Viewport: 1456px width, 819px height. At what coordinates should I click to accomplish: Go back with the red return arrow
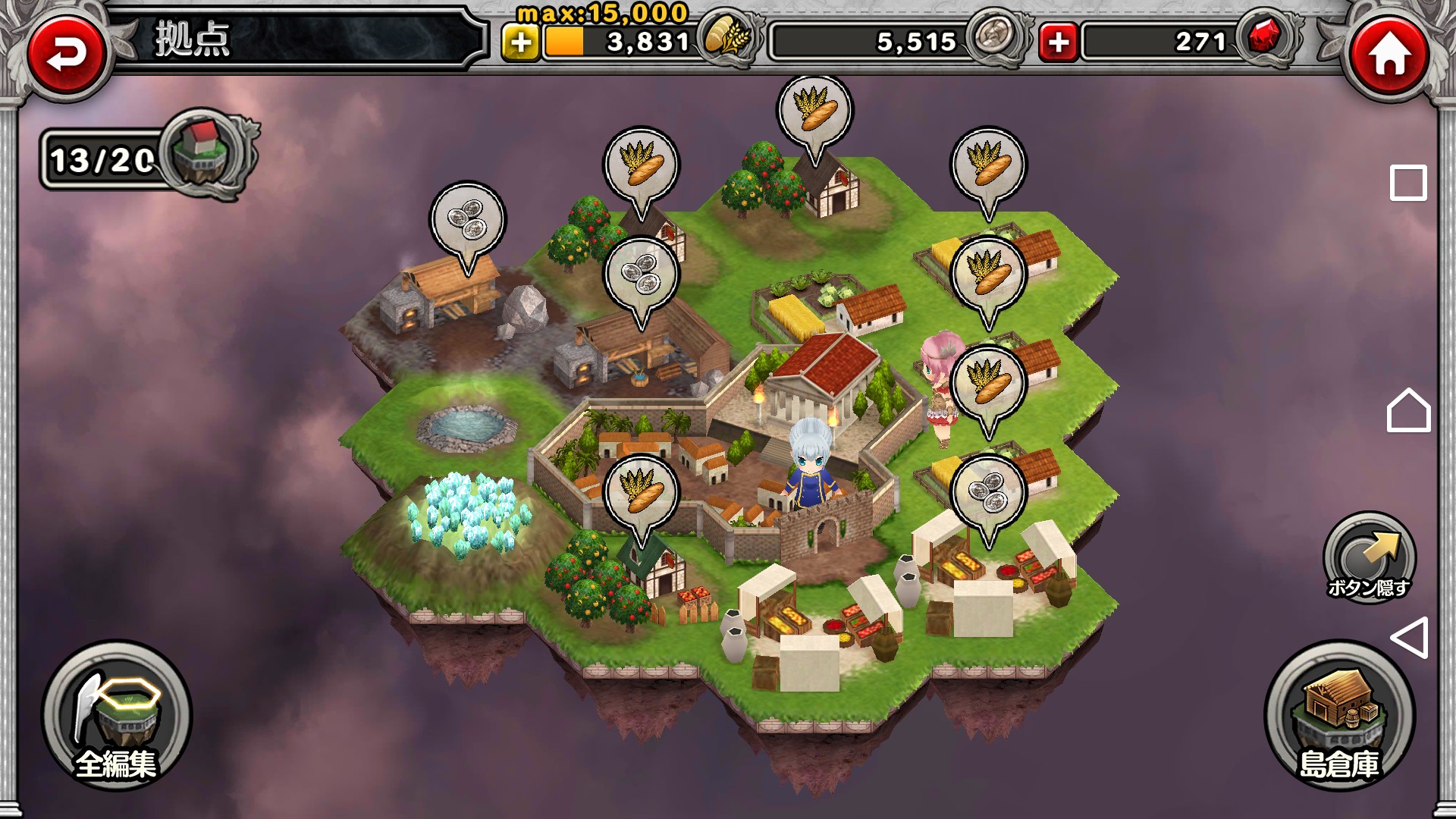[x=67, y=53]
